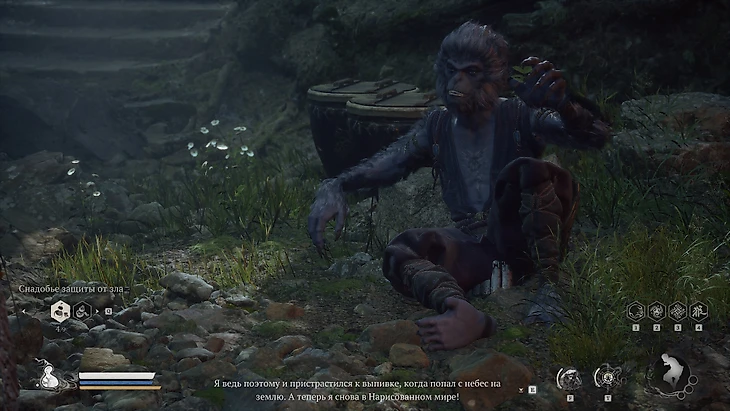Cast the third spell with diamond pattern
The height and width of the screenshot is (411, 730).
pyautogui.click(x=676, y=311)
